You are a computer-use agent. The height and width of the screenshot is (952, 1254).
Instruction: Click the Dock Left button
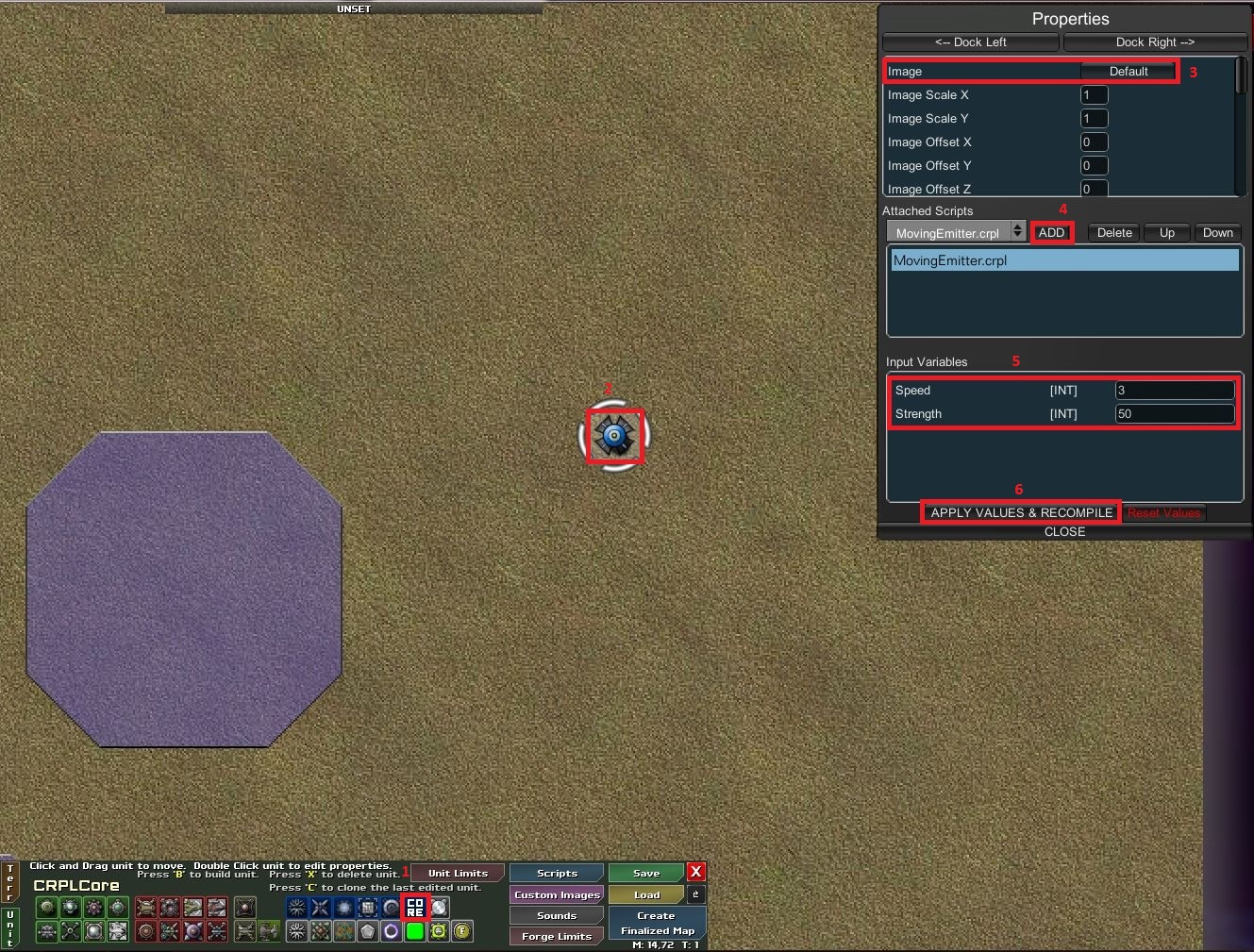pos(970,42)
